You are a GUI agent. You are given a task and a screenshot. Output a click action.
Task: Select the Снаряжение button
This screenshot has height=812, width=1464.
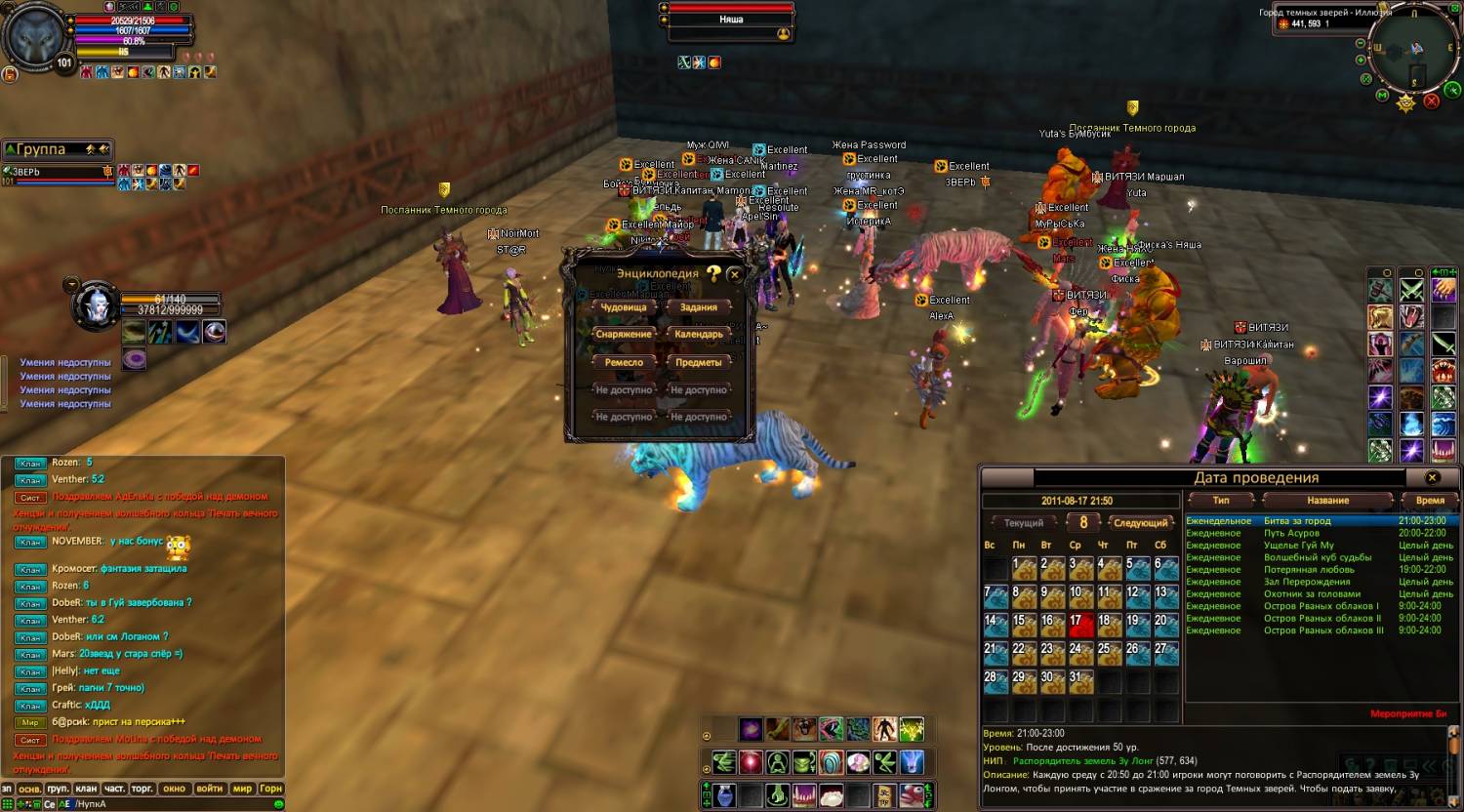point(623,335)
